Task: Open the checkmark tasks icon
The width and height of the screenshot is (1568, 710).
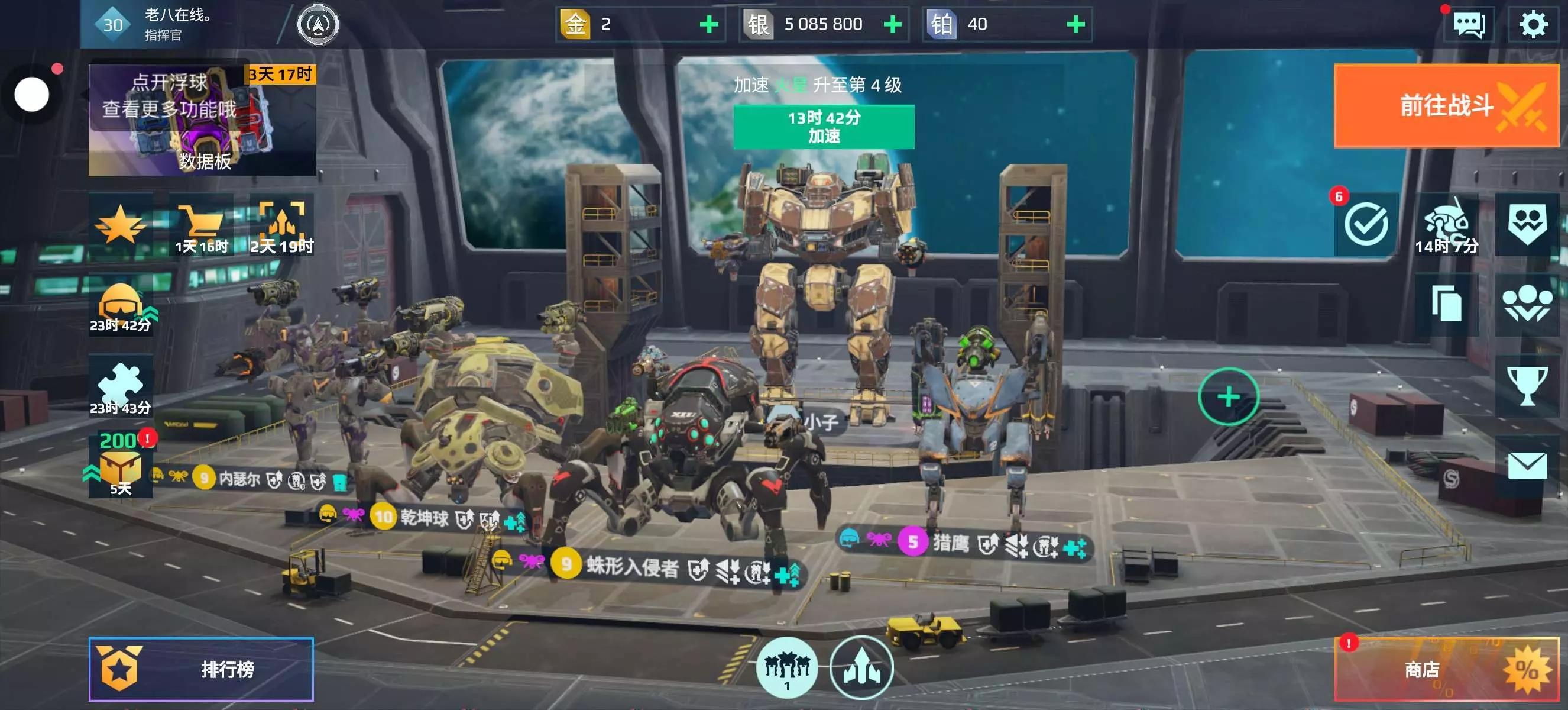Action: (1365, 224)
